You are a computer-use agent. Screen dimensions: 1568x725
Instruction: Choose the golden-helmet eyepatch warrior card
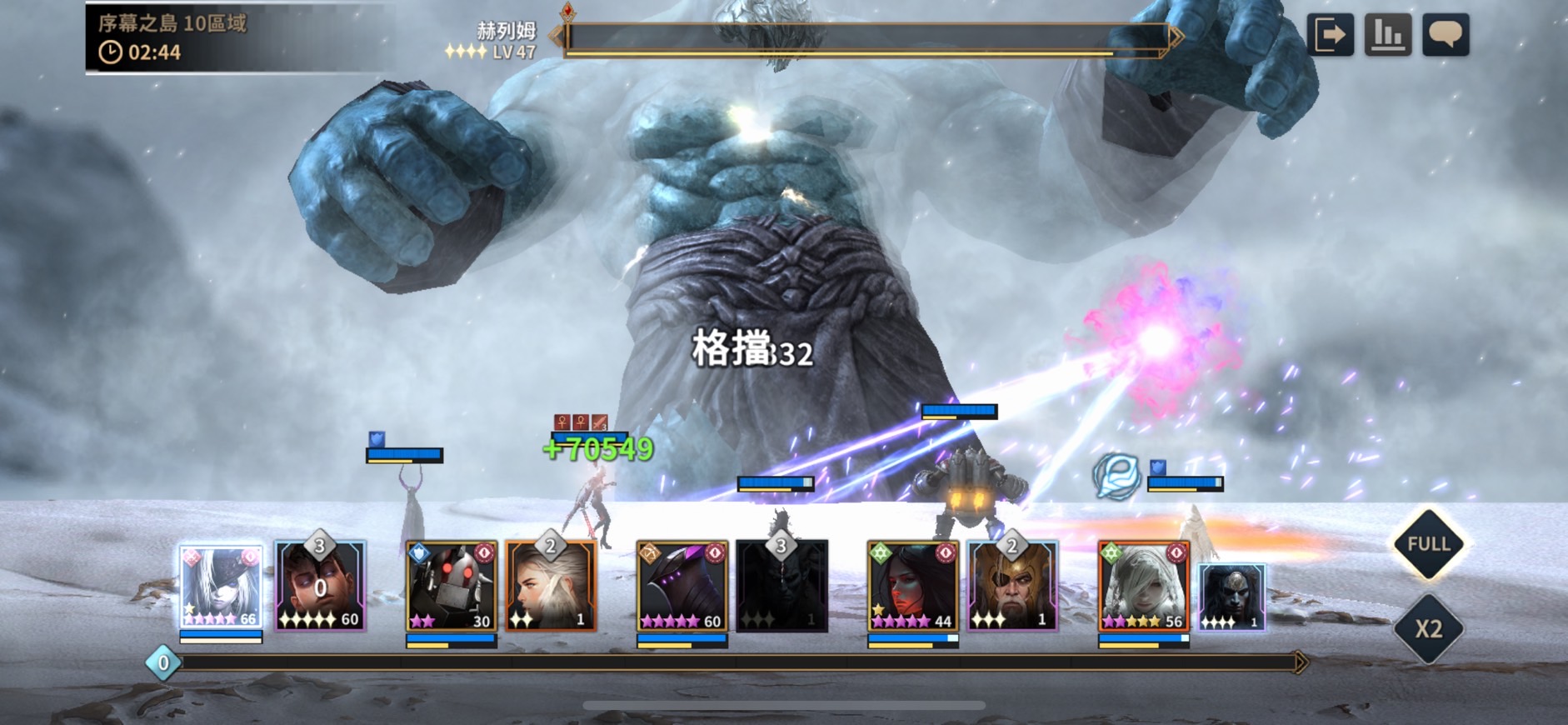[1012, 587]
